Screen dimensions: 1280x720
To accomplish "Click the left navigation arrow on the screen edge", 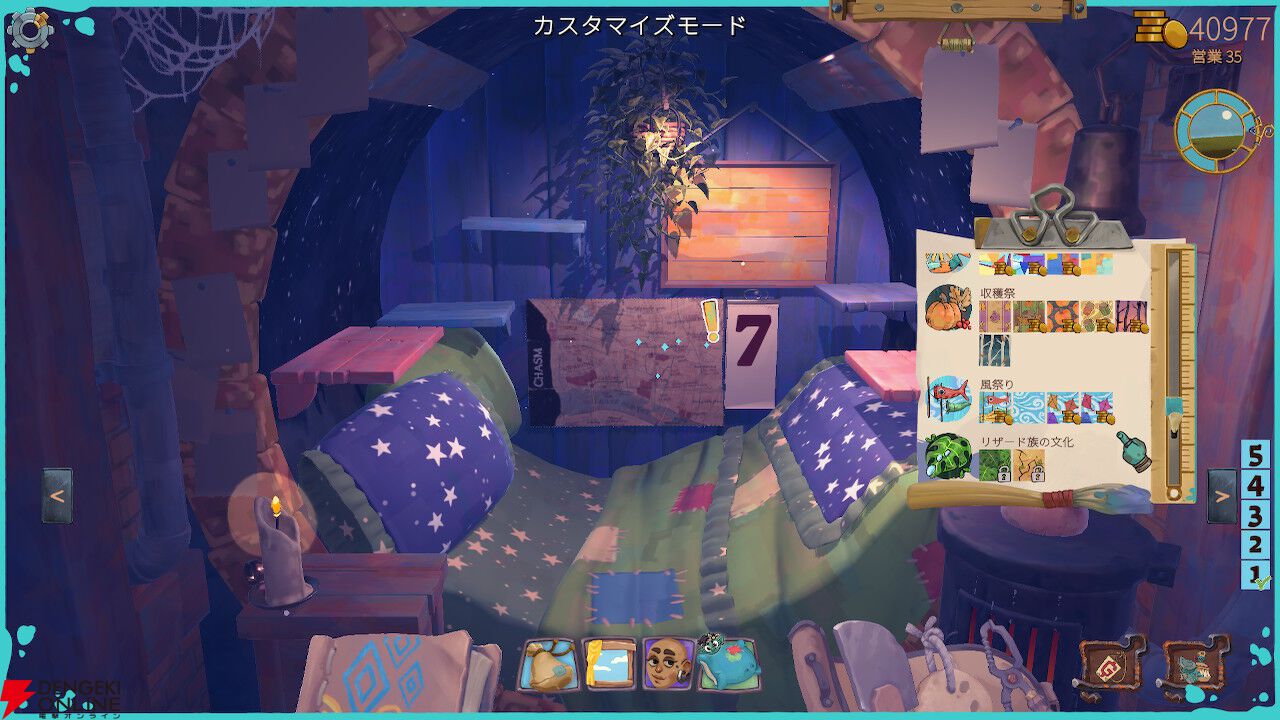I will point(58,493).
